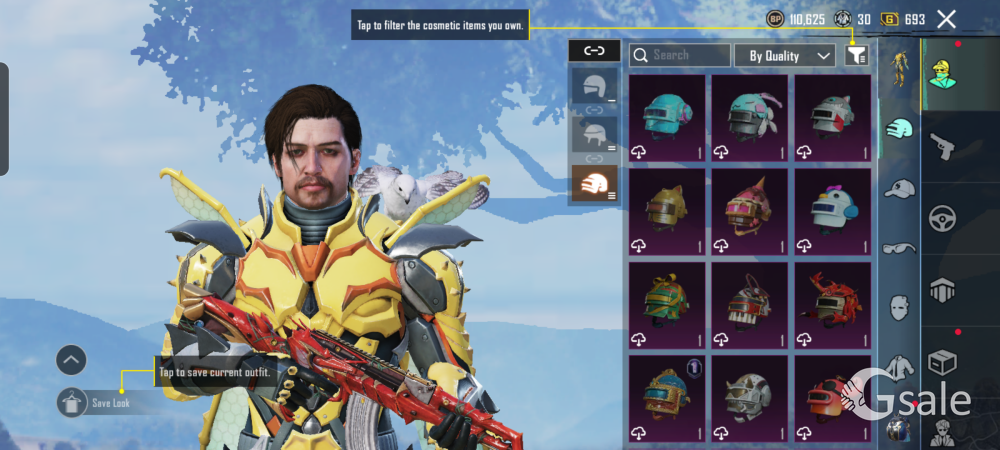The height and width of the screenshot is (450, 1000).
Task: Open the face mask category
Action: click(900, 305)
